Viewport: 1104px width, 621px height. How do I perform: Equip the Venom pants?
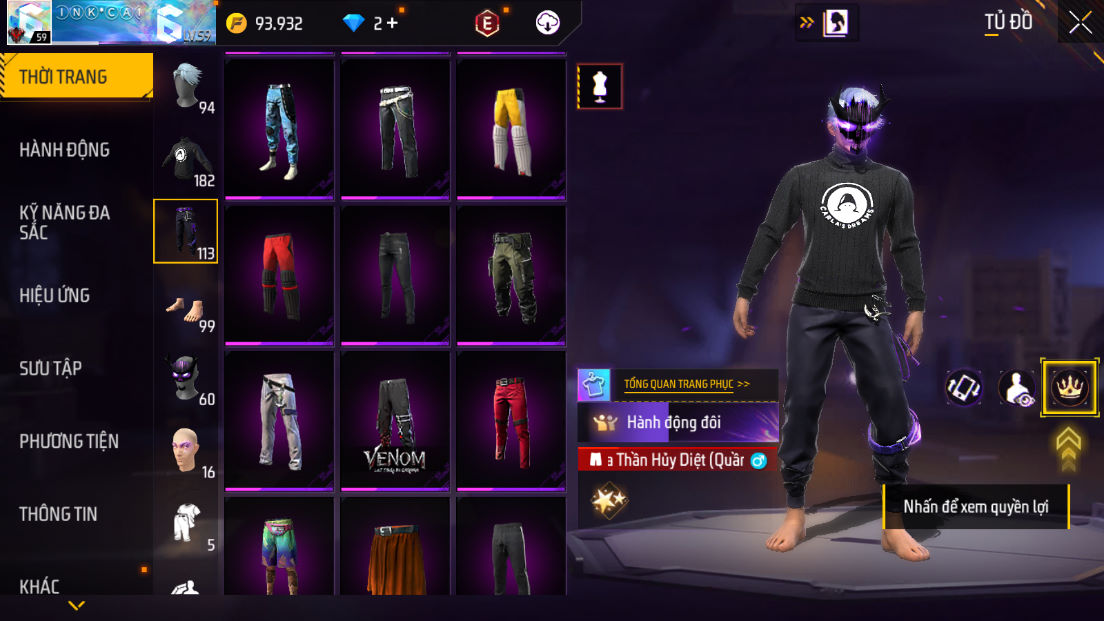pyautogui.click(x=395, y=420)
